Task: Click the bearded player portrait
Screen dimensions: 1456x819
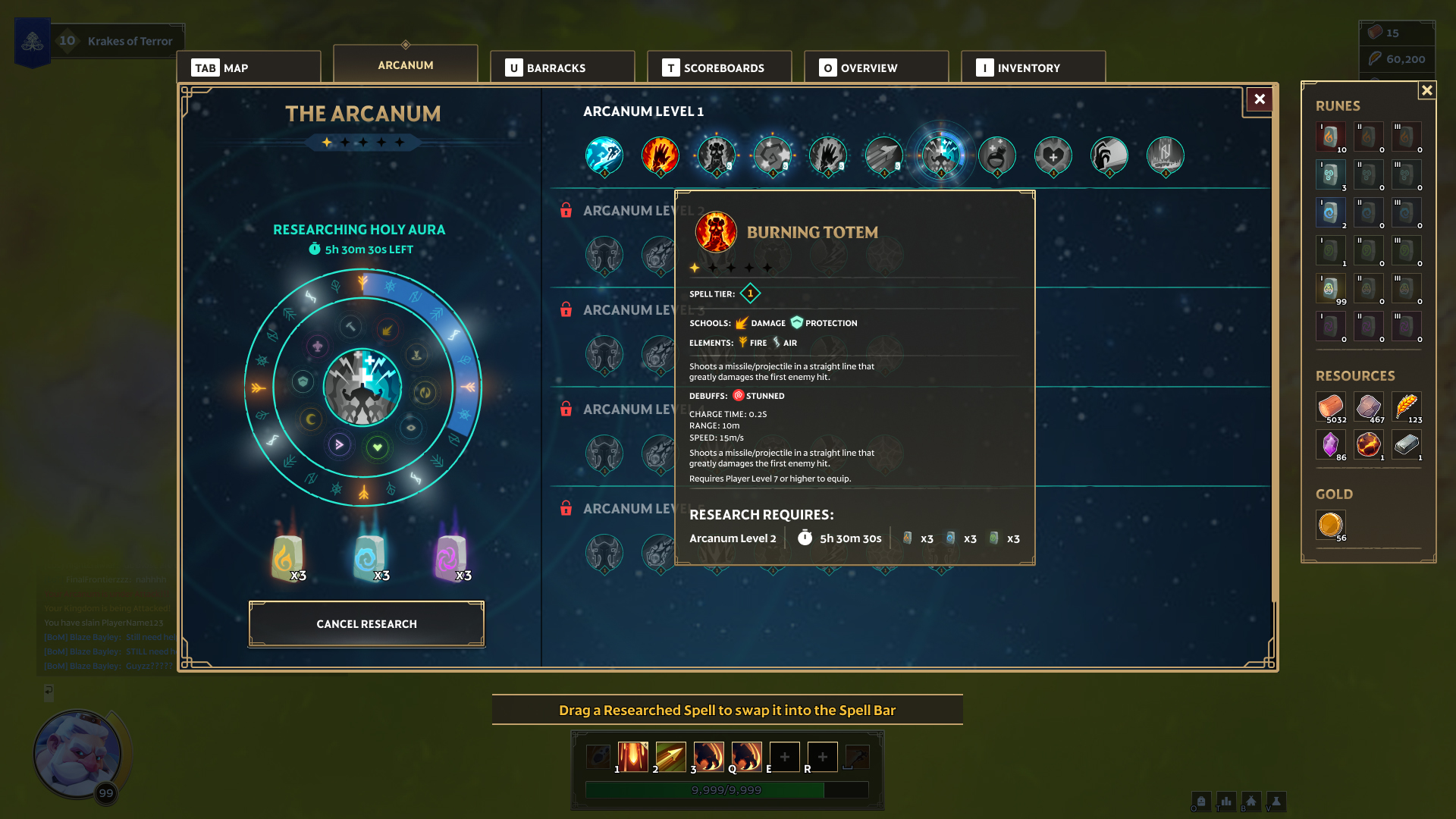Action: click(77, 755)
